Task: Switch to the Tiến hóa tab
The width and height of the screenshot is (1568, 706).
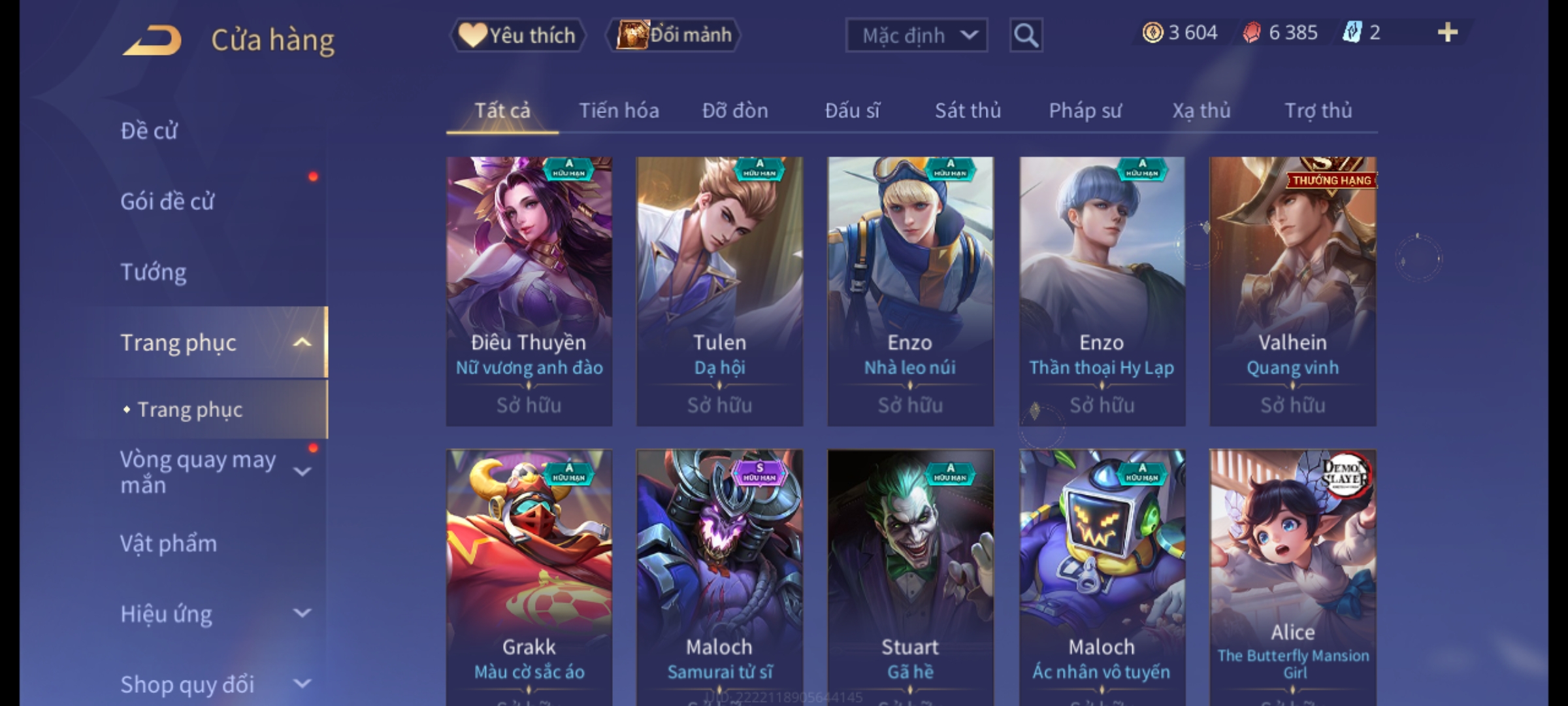Action: tap(619, 110)
